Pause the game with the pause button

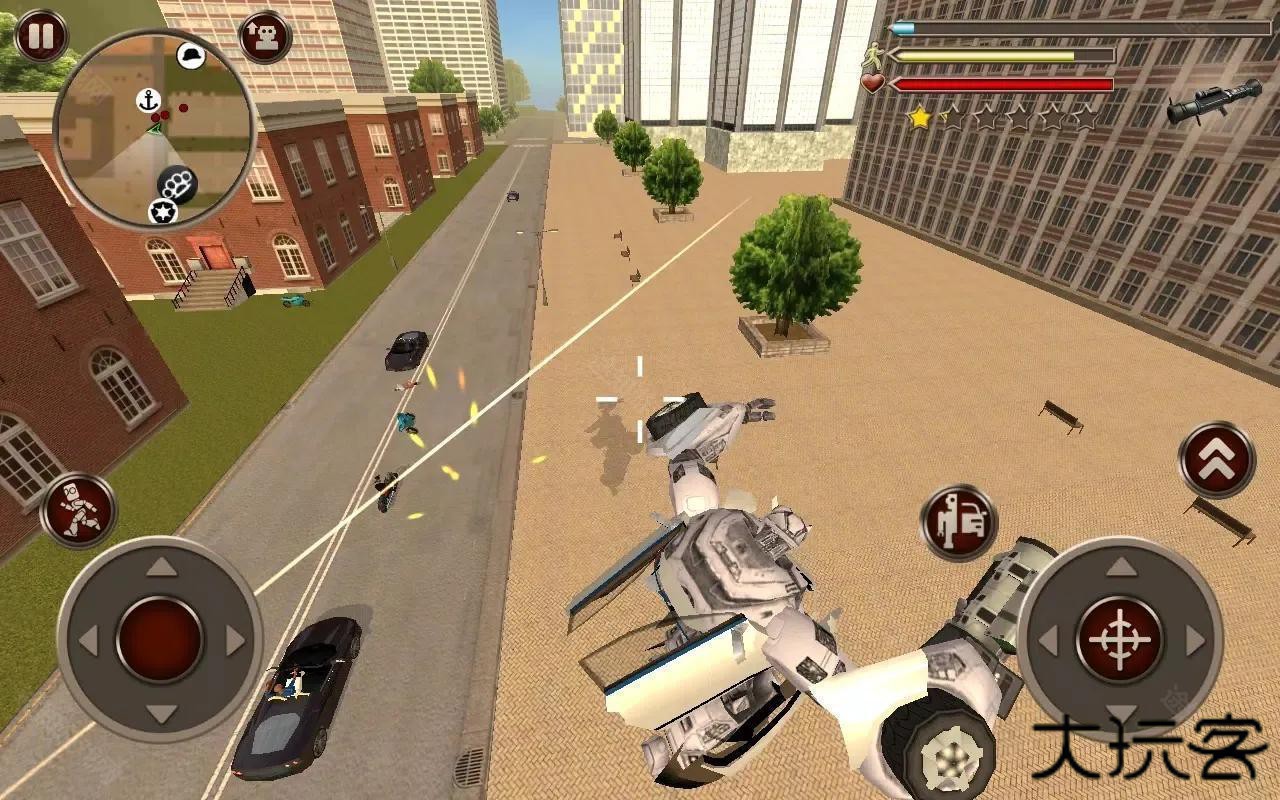click(x=40, y=36)
